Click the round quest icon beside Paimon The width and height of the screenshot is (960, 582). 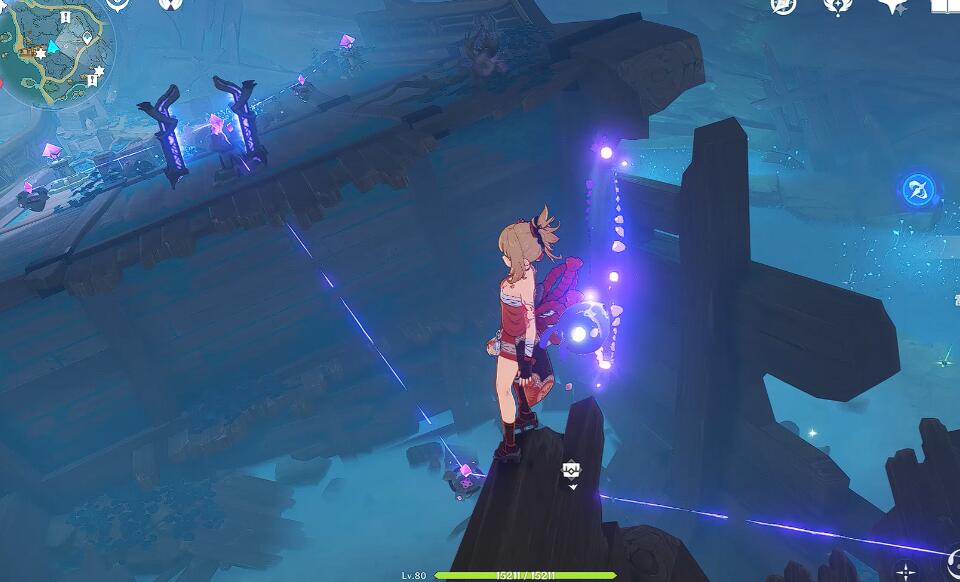click(171, 4)
